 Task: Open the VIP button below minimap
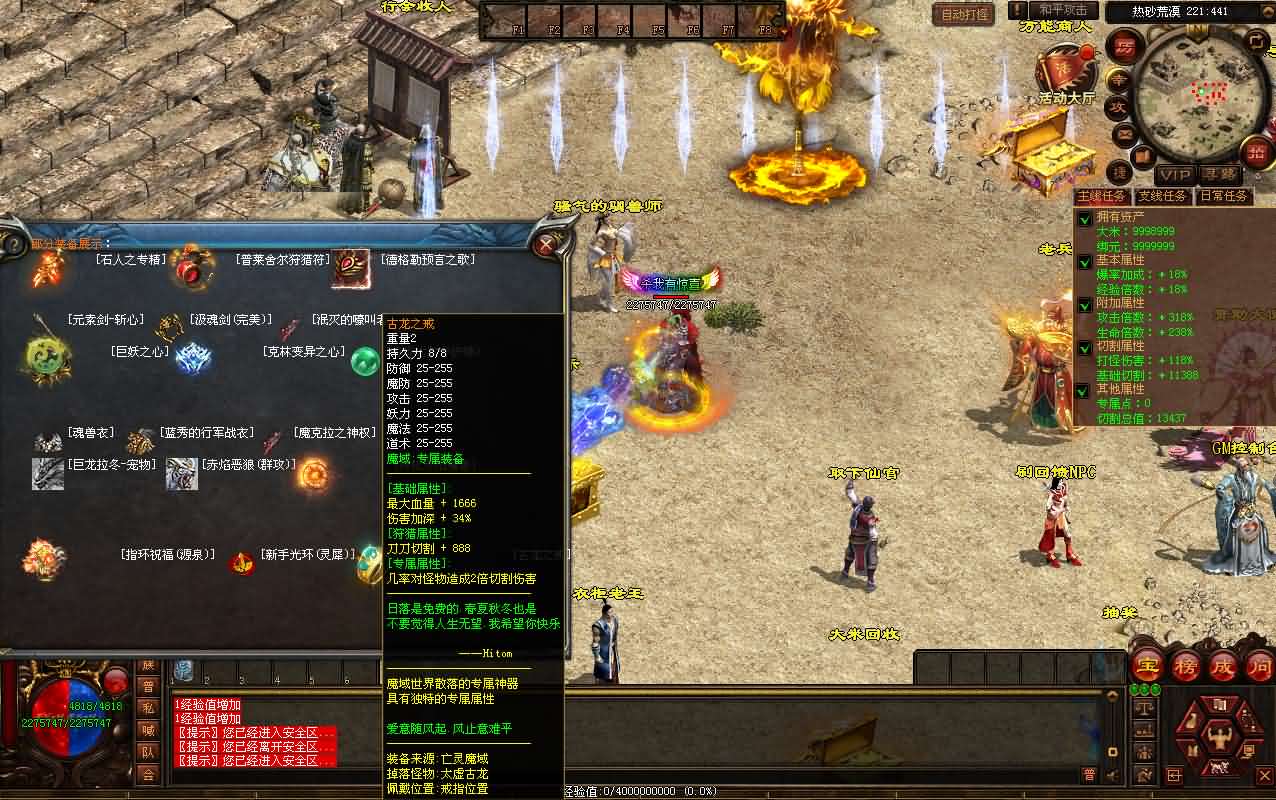[x=1175, y=175]
